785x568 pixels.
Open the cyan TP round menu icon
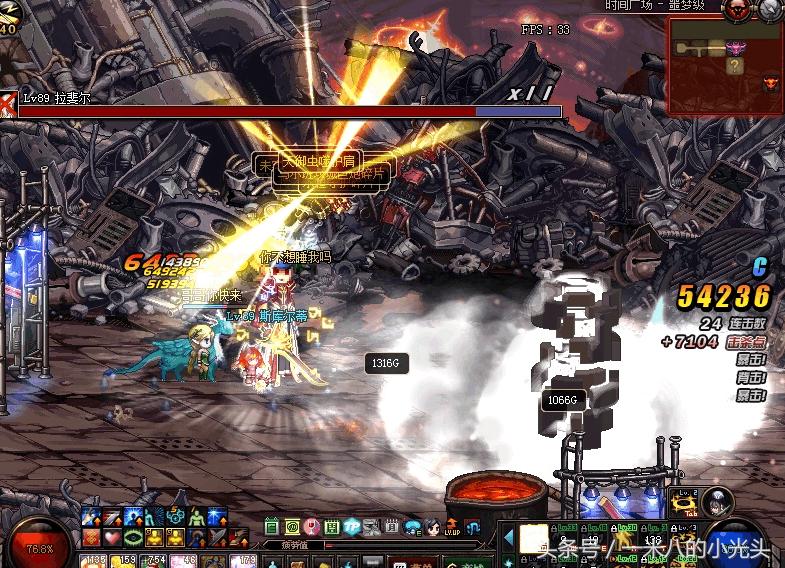click(x=351, y=527)
